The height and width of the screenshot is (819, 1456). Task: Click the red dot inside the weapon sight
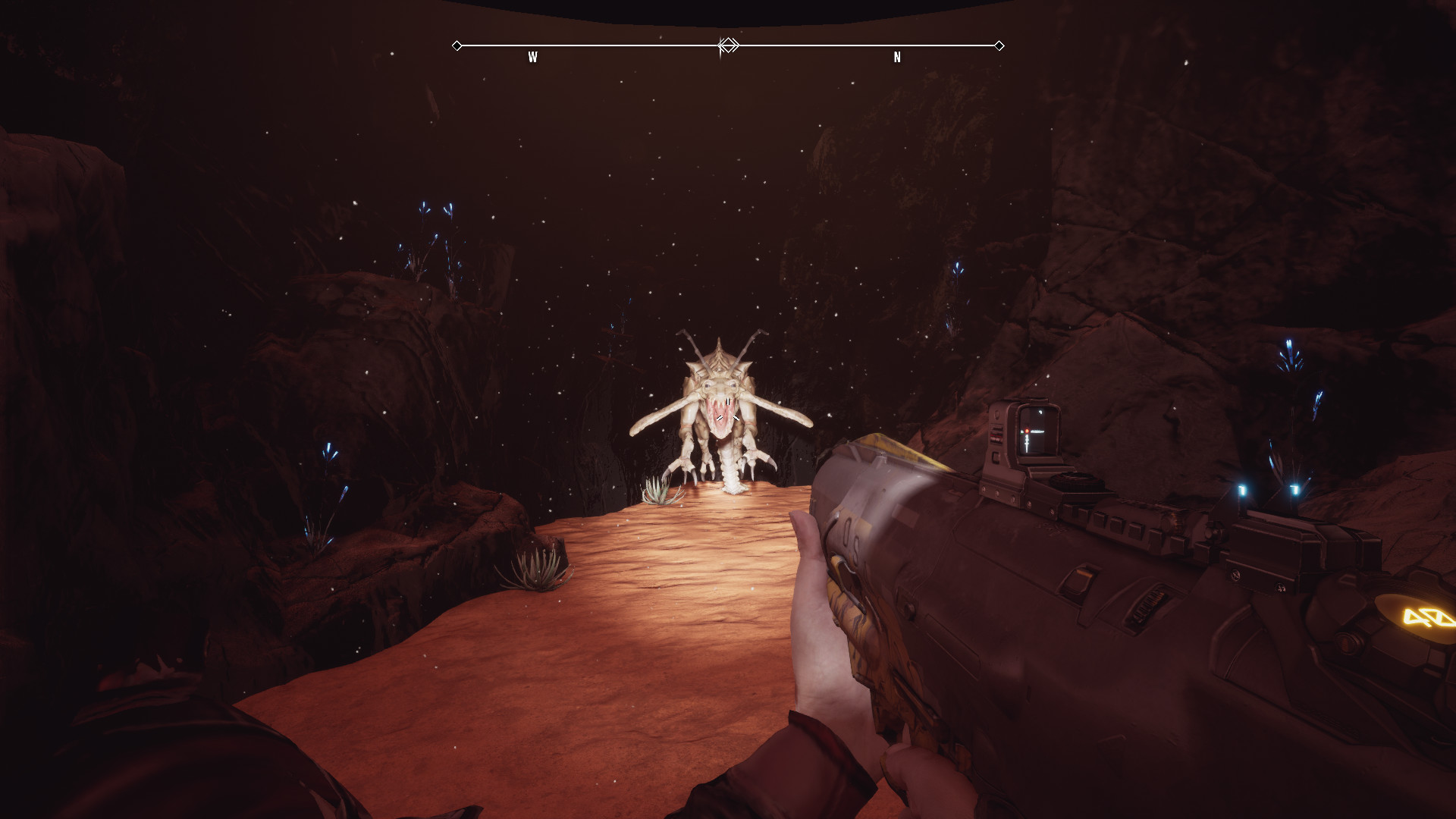(x=1025, y=430)
